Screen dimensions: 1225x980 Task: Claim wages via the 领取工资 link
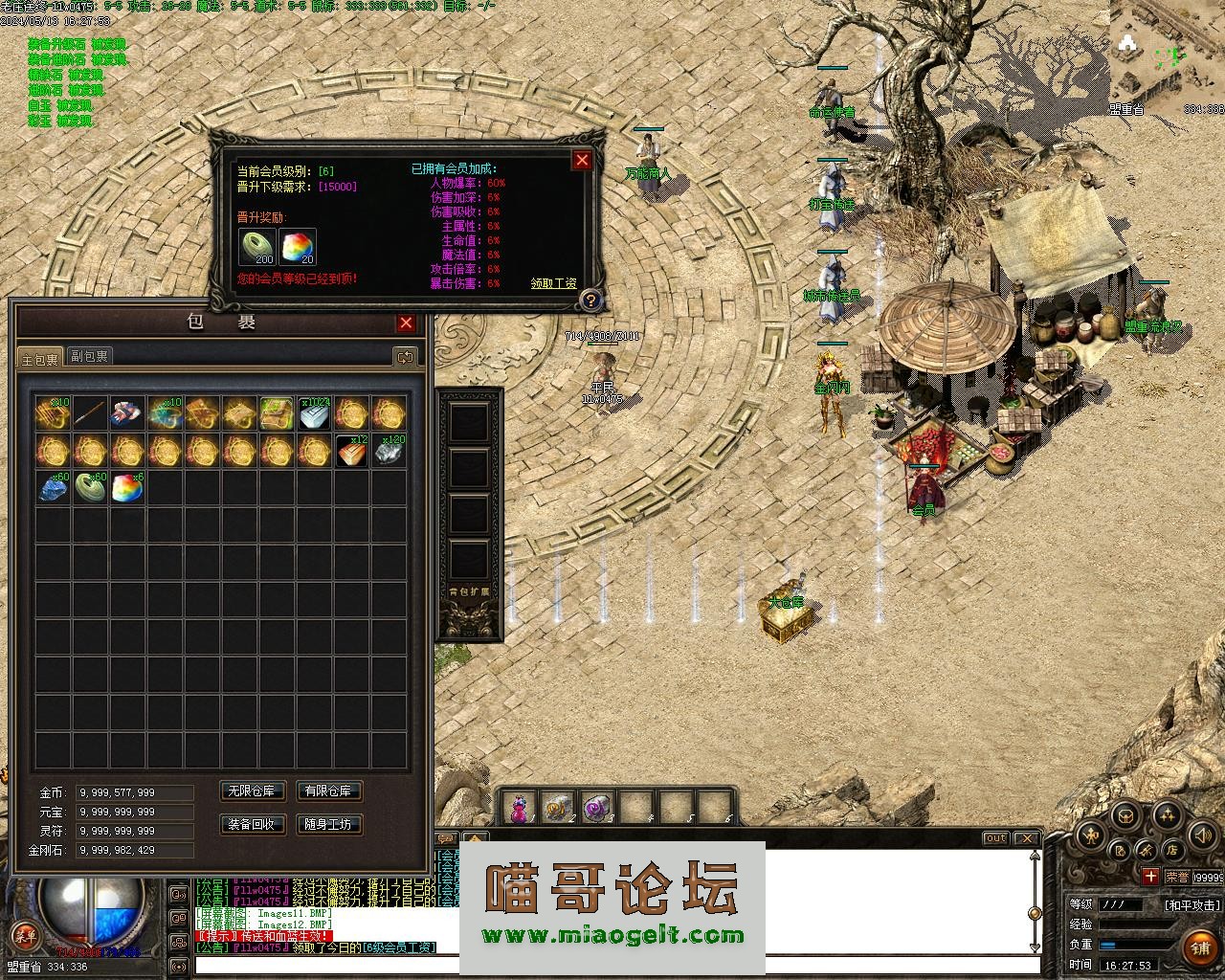[x=554, y=283]
